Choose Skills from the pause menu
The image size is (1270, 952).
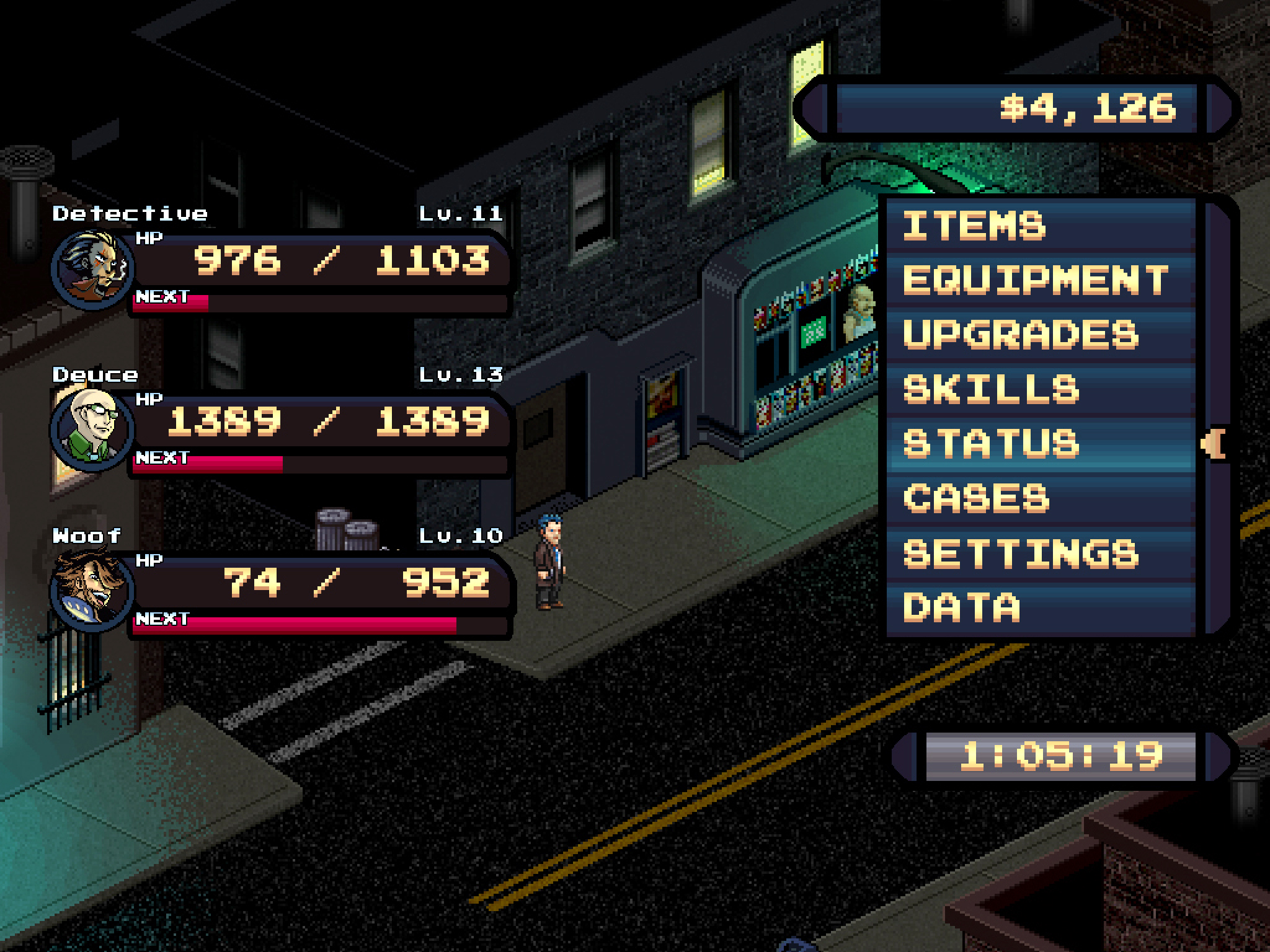click(x=1042, y=389)
